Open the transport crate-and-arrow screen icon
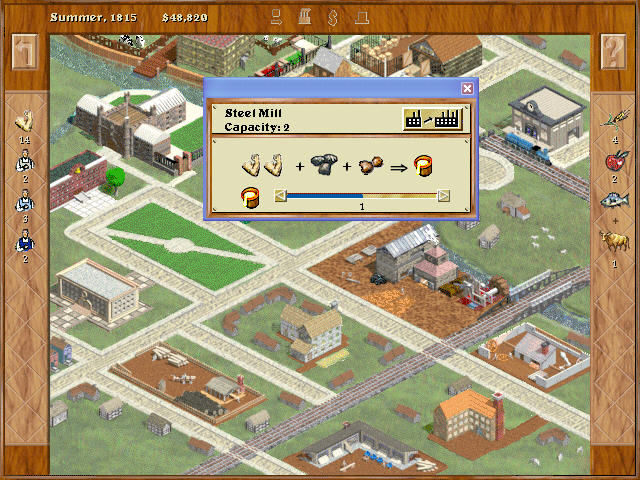 pyautogui.click(x=277, y=17)
